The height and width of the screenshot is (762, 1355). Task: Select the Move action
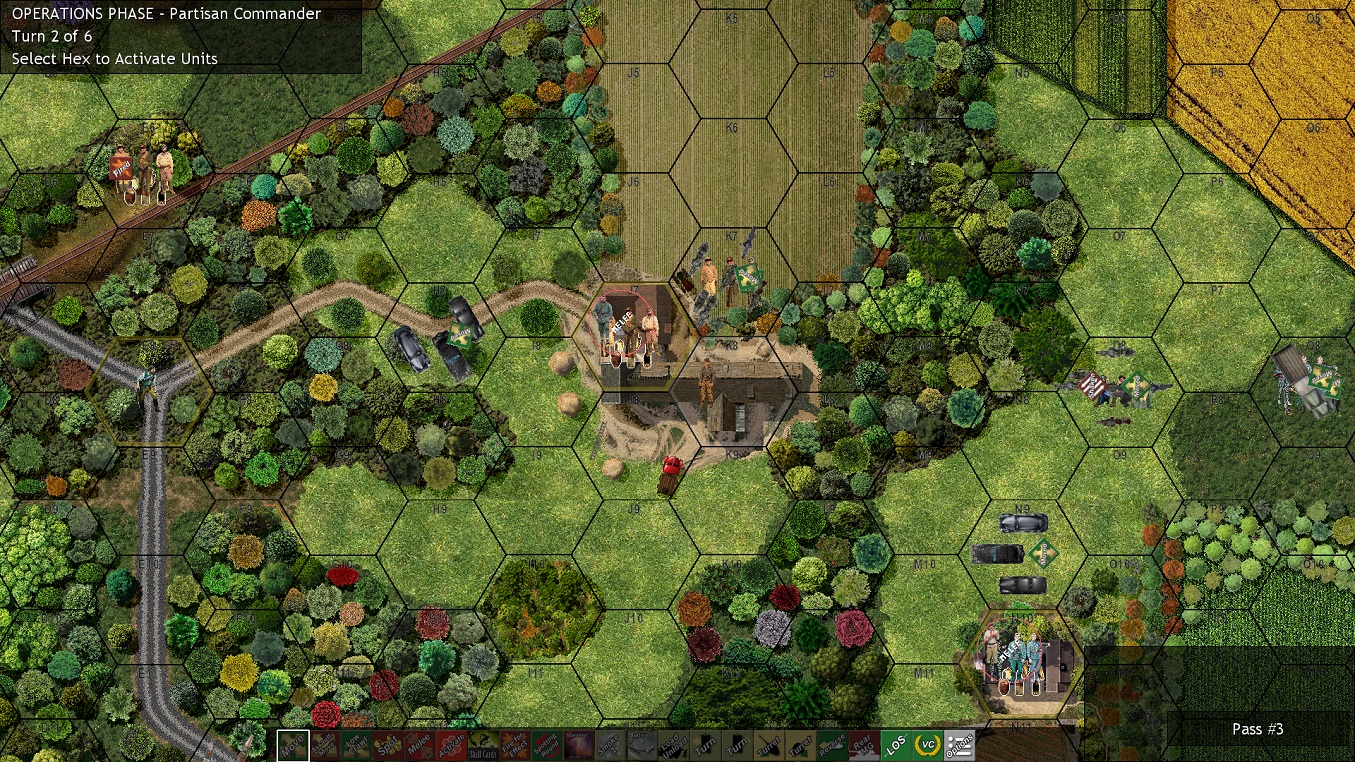[294, 745]
